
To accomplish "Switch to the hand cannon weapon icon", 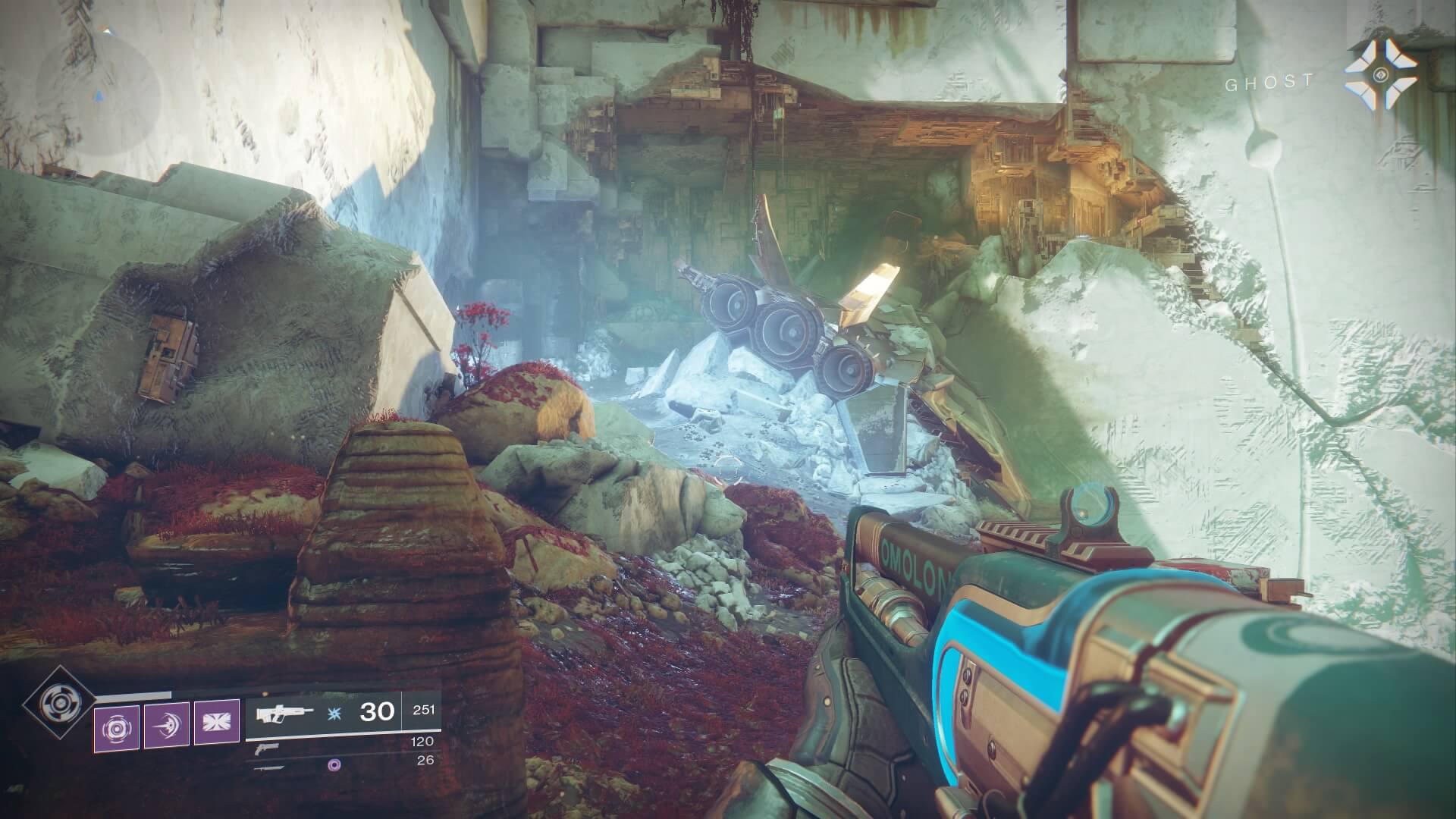I will [x=267, y=748].
